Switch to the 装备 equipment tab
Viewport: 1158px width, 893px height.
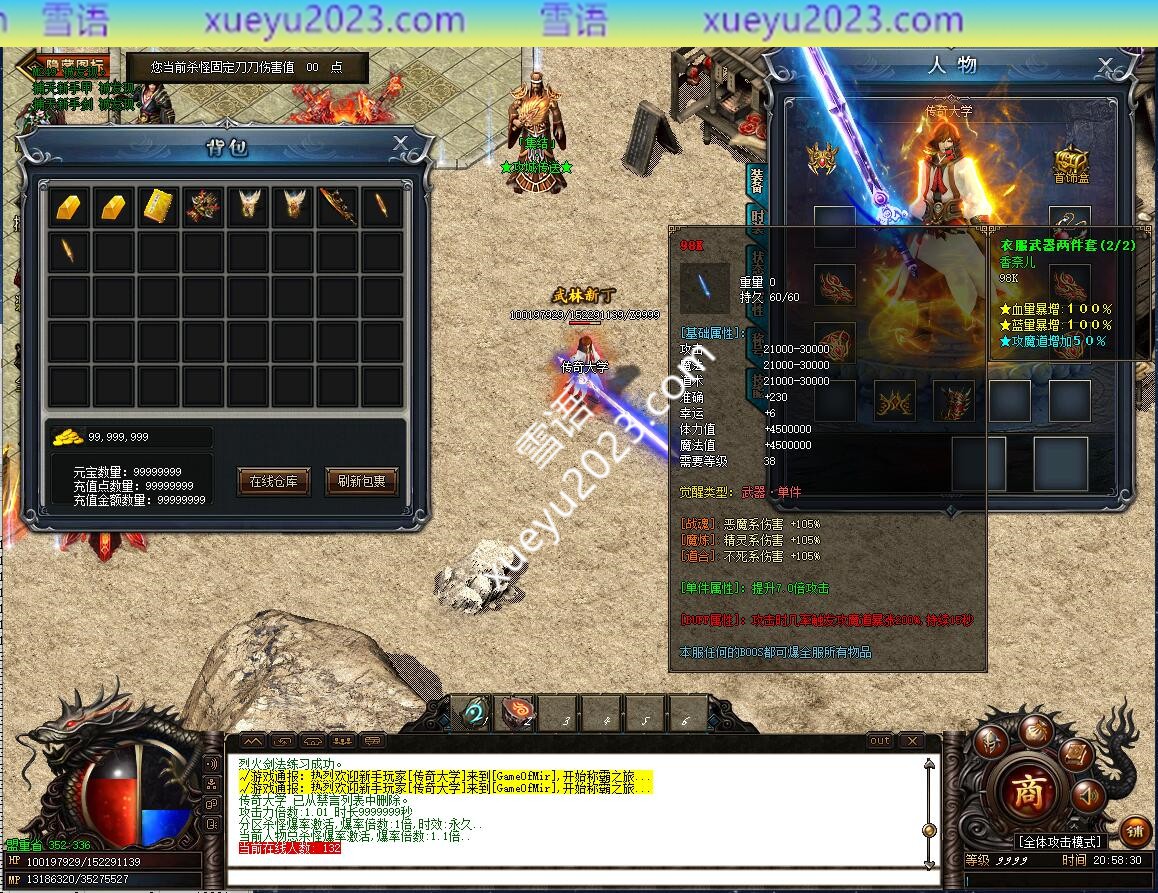756,180
